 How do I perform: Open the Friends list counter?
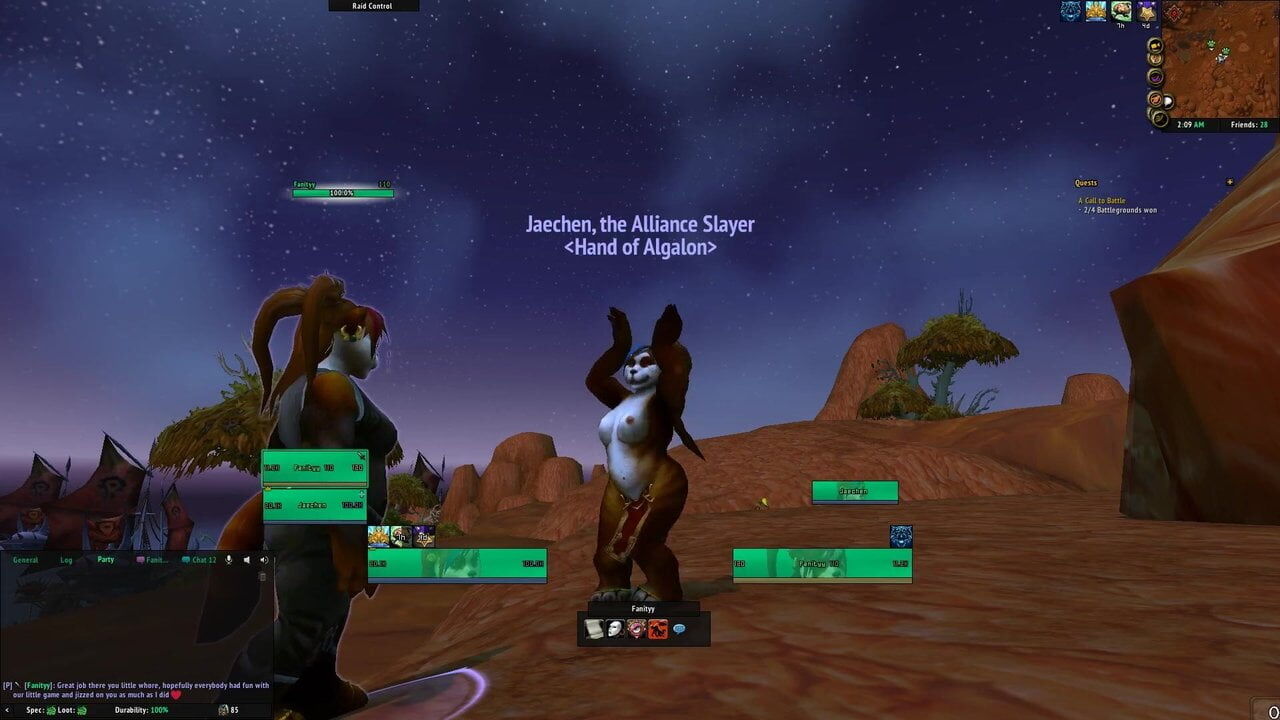pos(1249,125)
